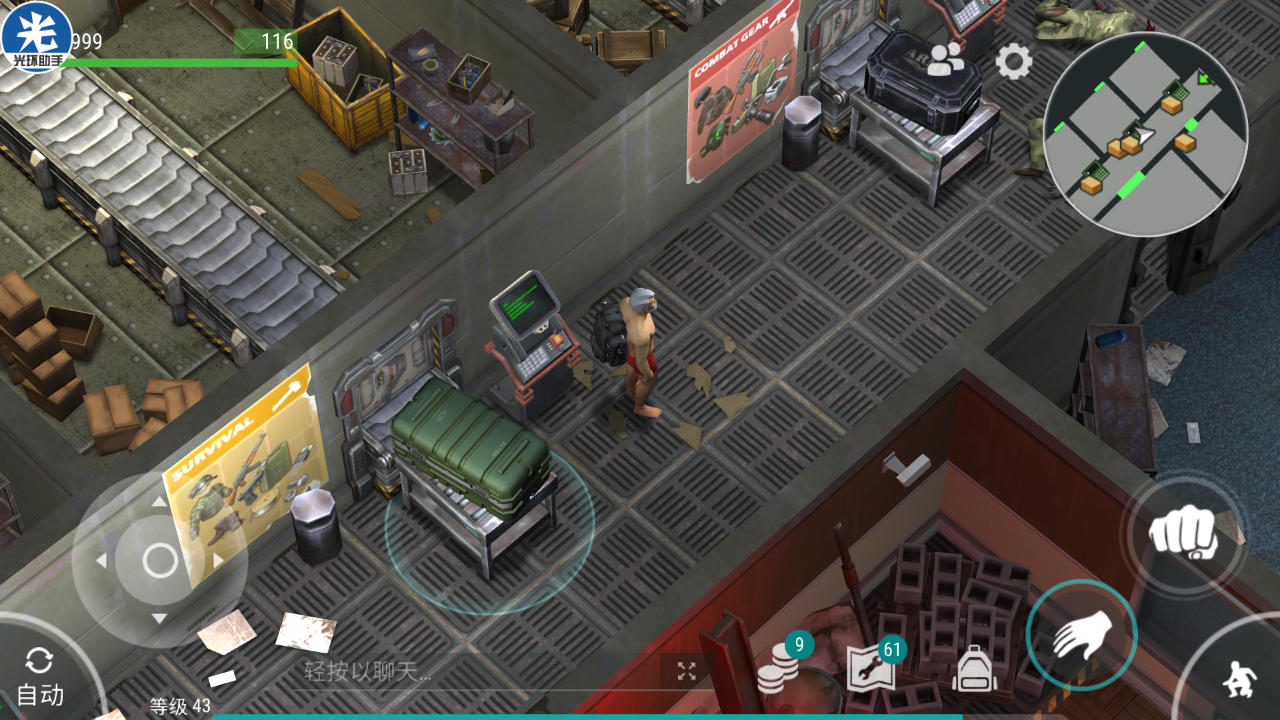Attack with the fist button
The width and height of the screenshot is (1280, 720).
click(1181, 532)
